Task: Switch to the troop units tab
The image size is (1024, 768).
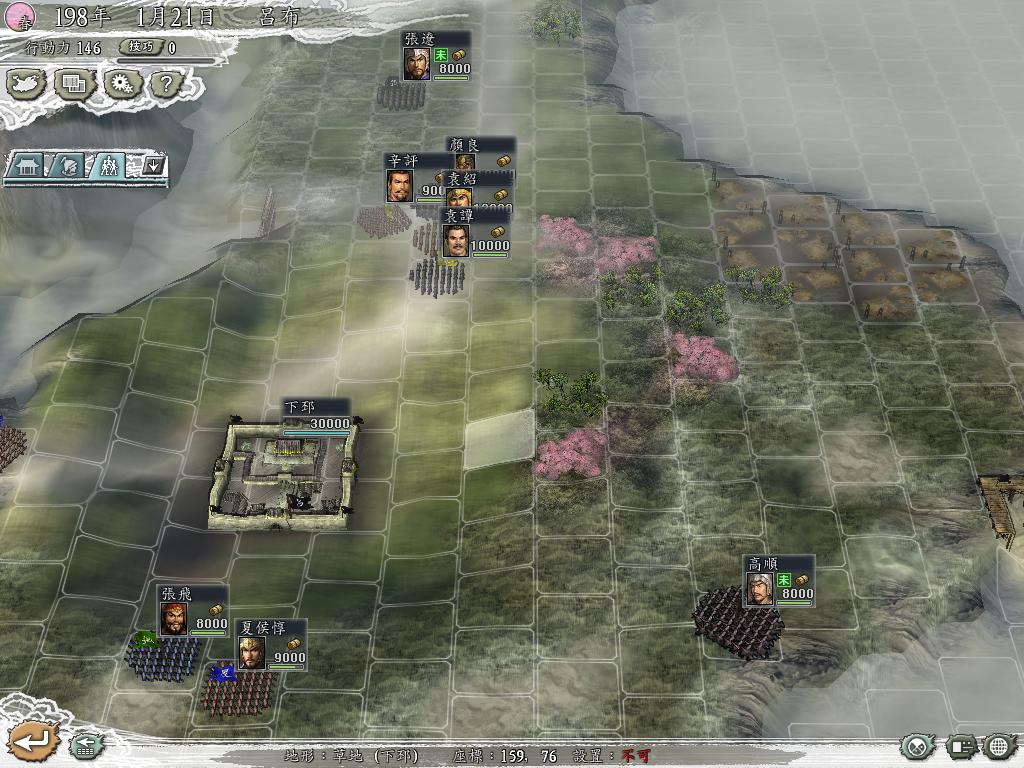Action: click(x=107, y=165)
